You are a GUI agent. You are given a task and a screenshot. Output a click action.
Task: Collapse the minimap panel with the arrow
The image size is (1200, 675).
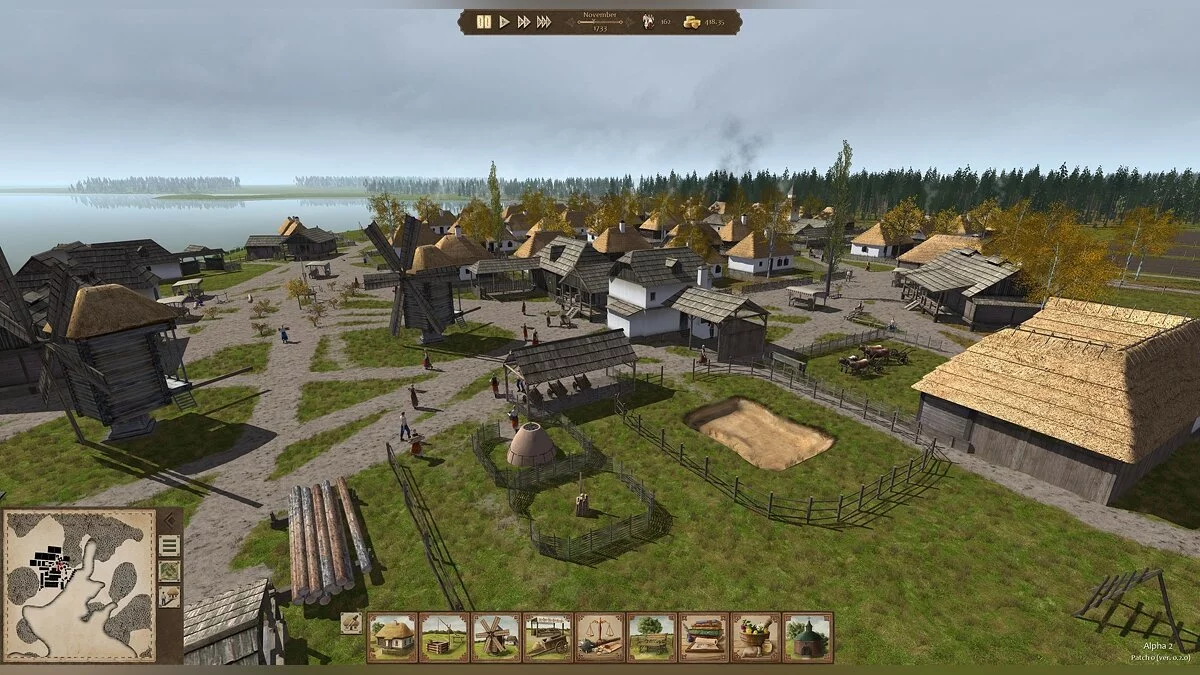click(169, 520)
